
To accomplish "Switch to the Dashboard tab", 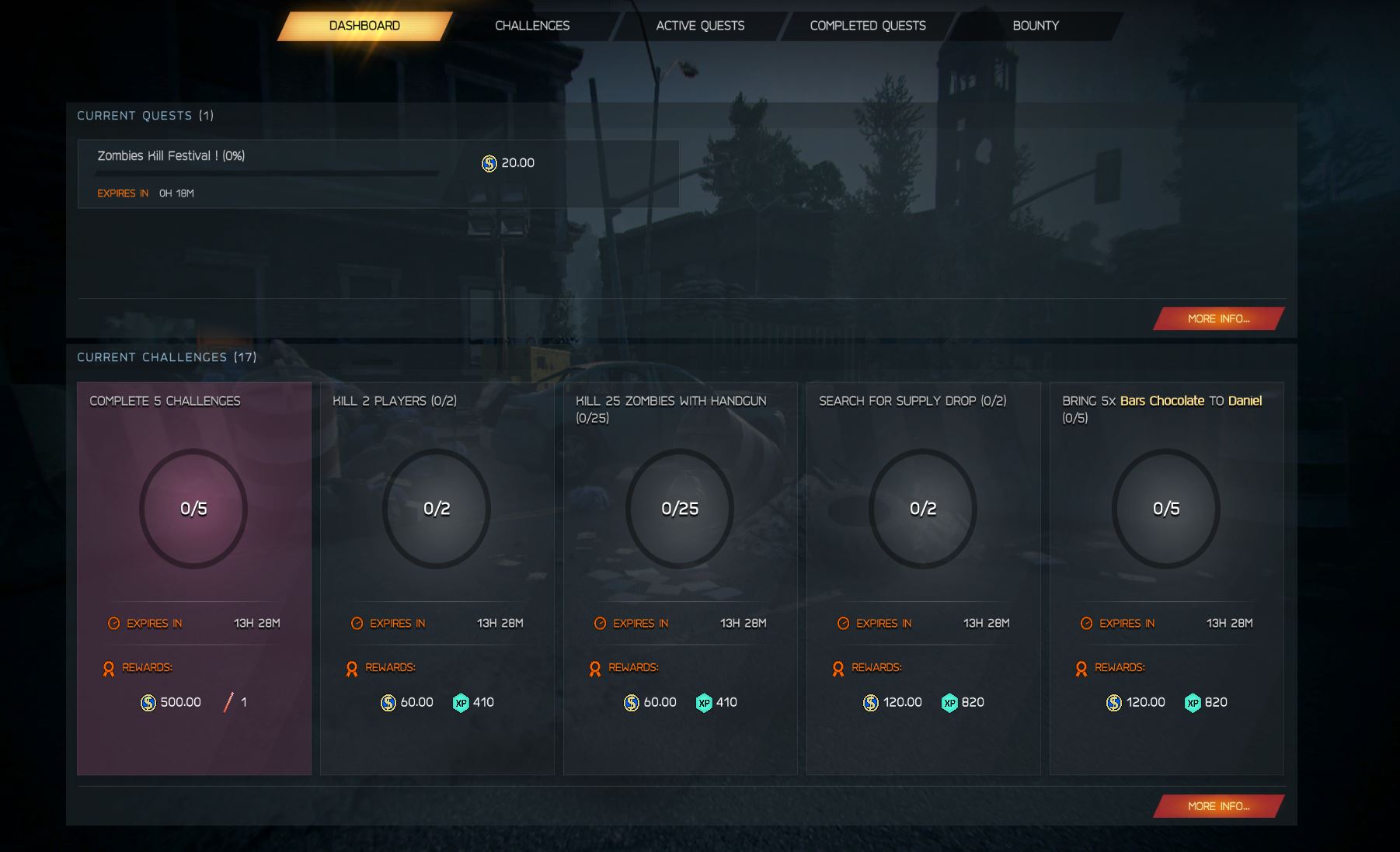I will click(364, 26).
